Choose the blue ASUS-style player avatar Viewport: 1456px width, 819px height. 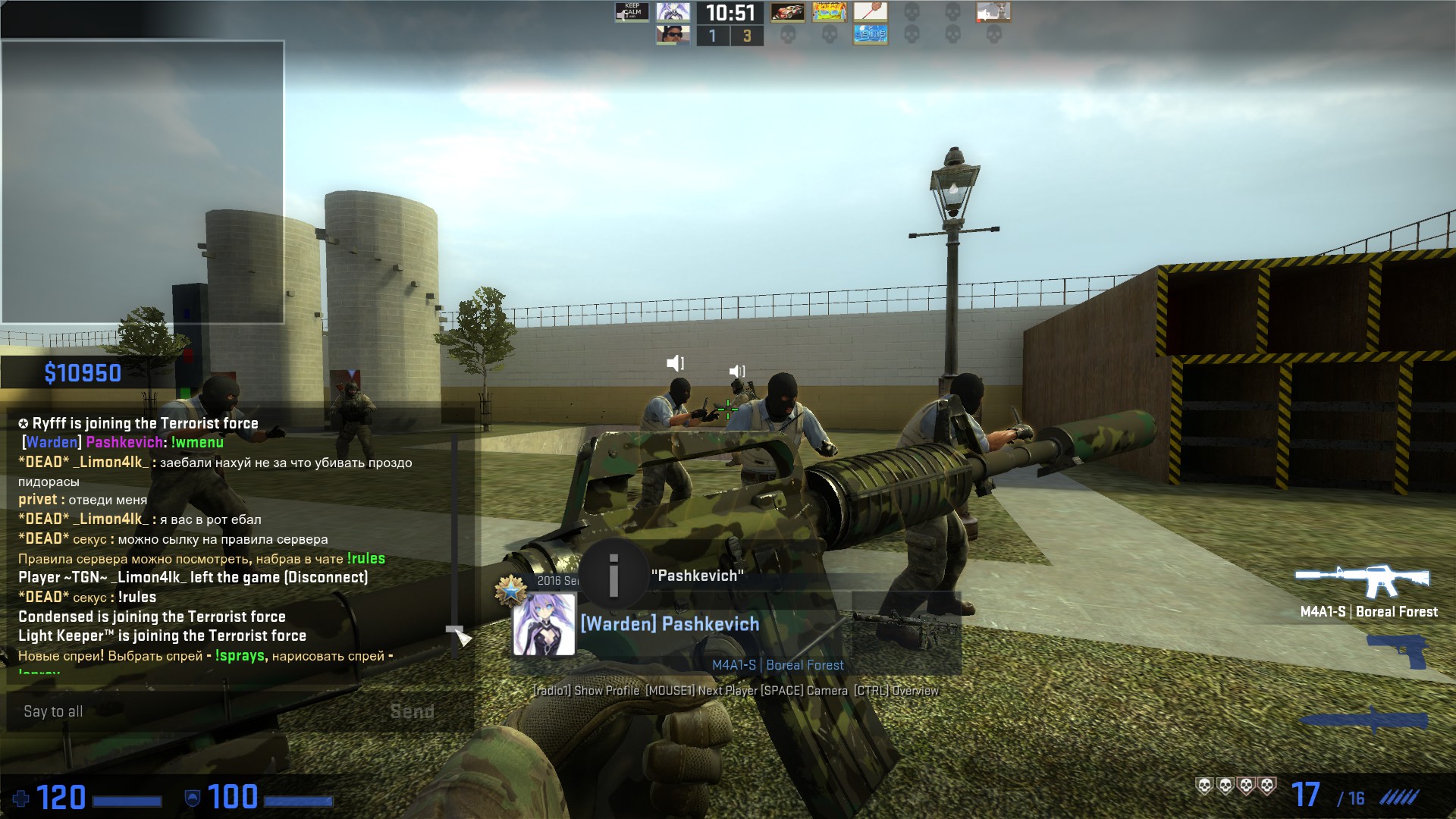(870, 35)
